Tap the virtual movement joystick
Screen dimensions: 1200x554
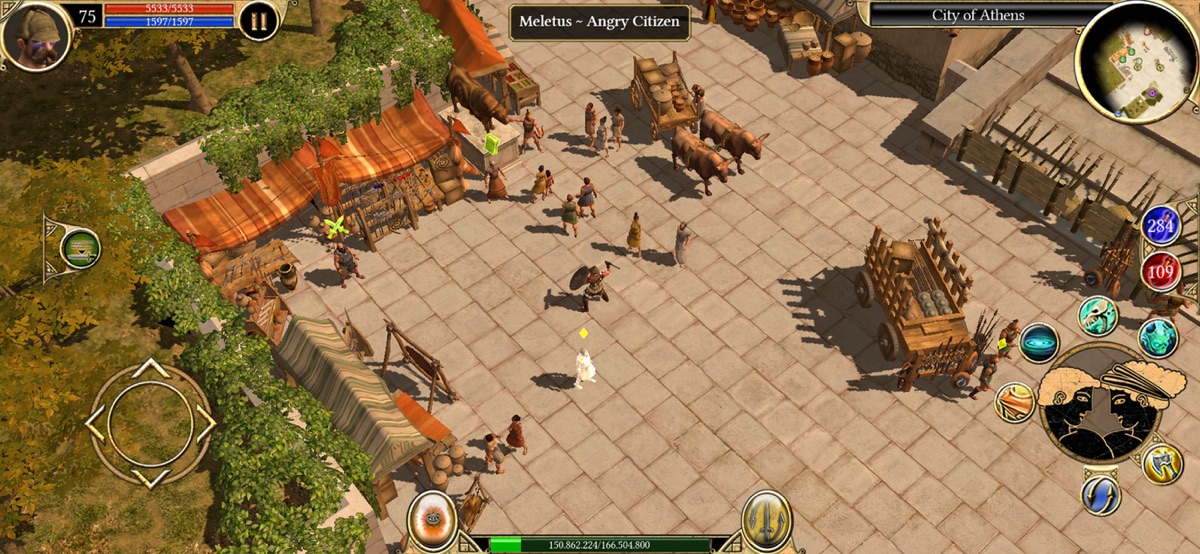click(150, 423)
